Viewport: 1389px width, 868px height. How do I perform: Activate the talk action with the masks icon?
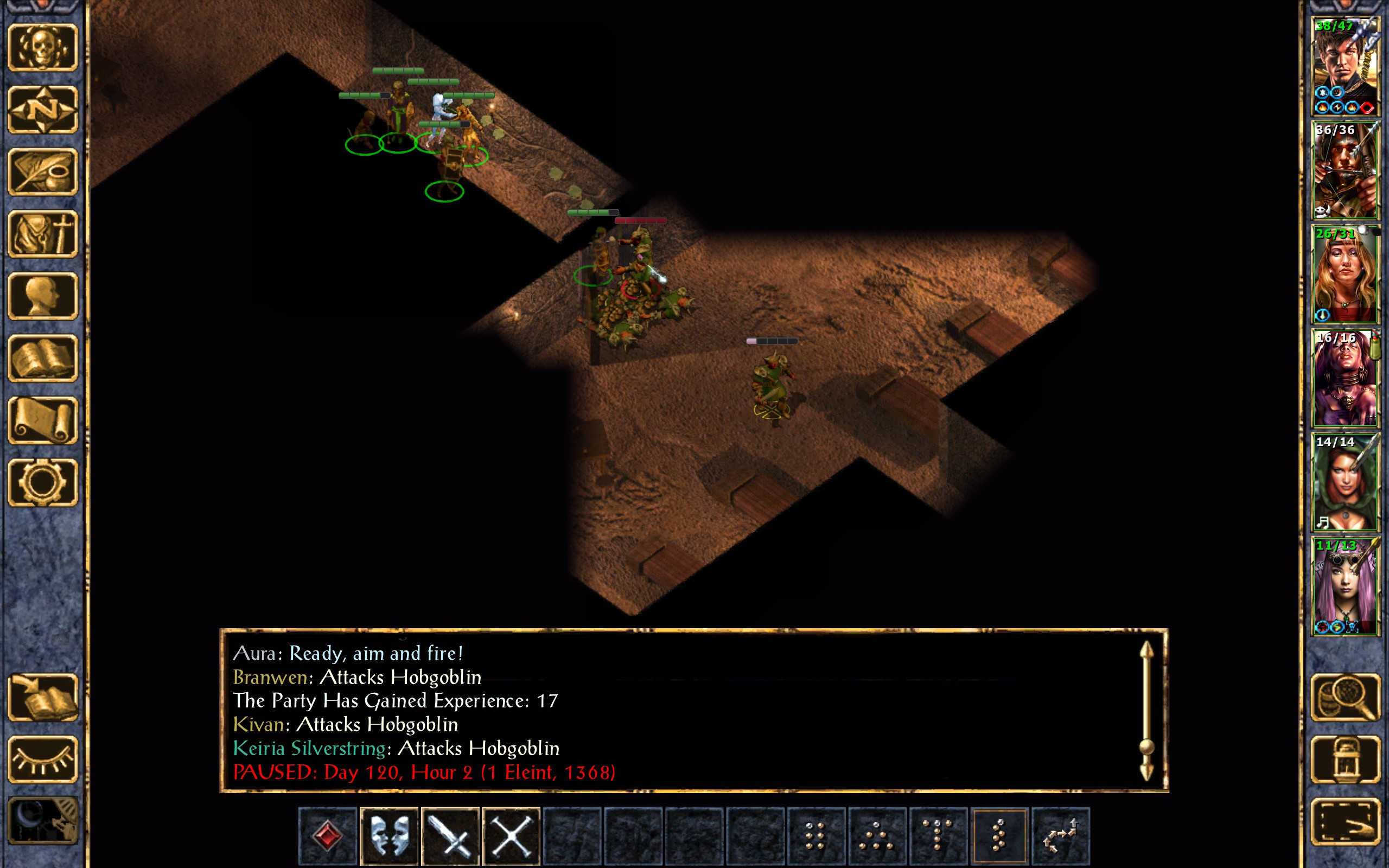coord(389,836)
